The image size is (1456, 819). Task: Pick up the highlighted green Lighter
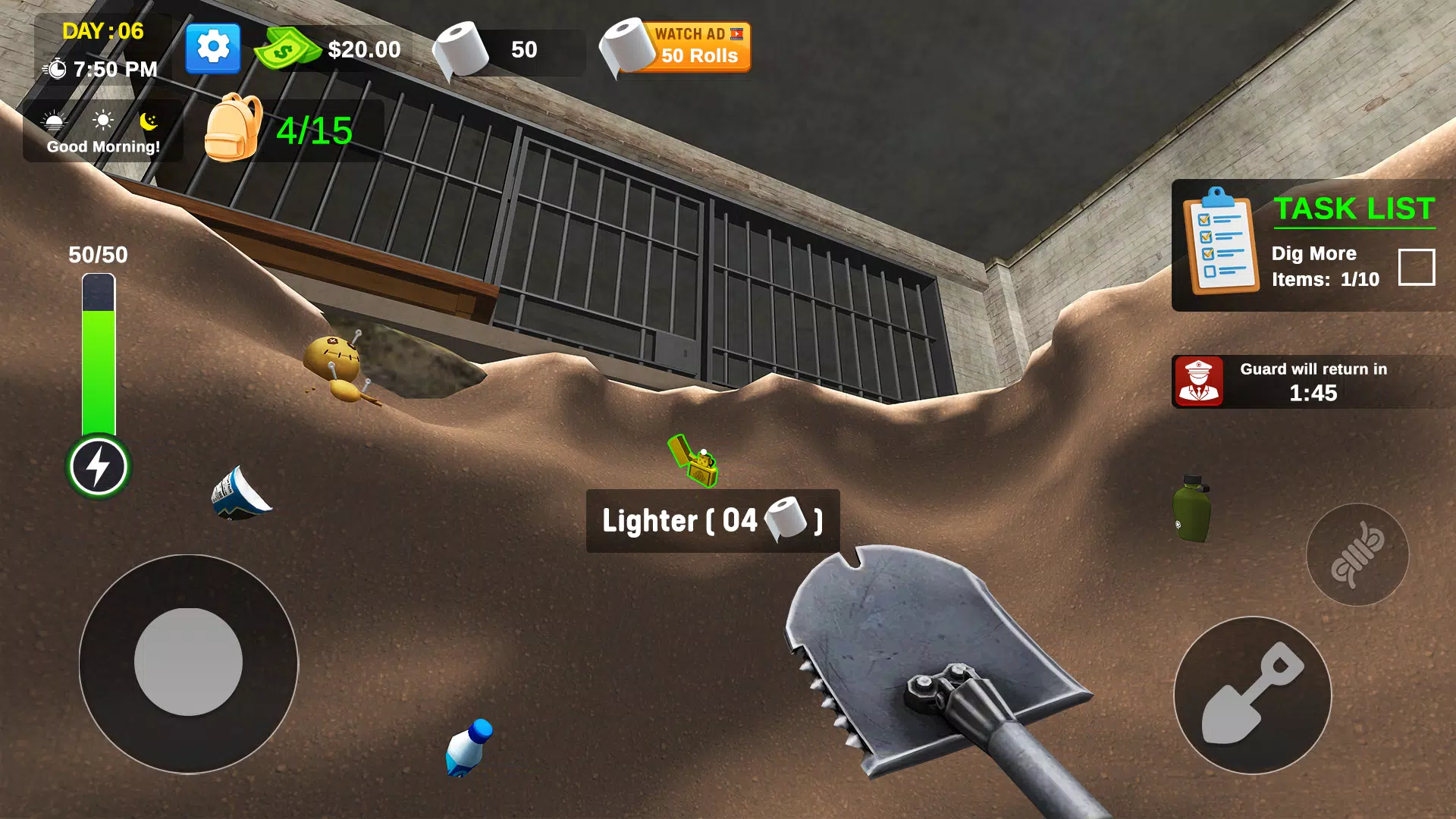[x=692, y=460]
